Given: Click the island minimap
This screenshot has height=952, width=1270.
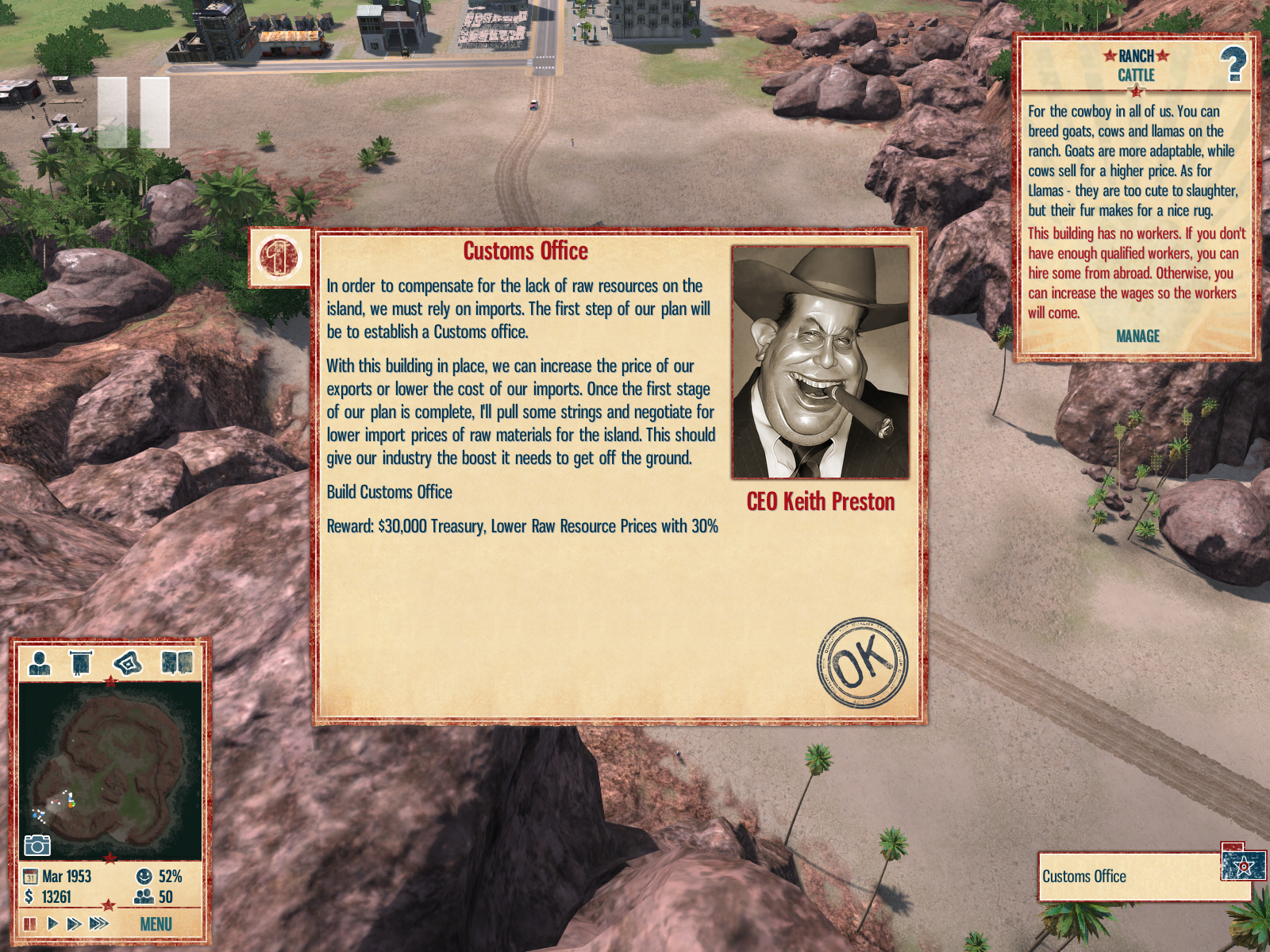Looking at the screenshot, I should [x=110, y=770].
